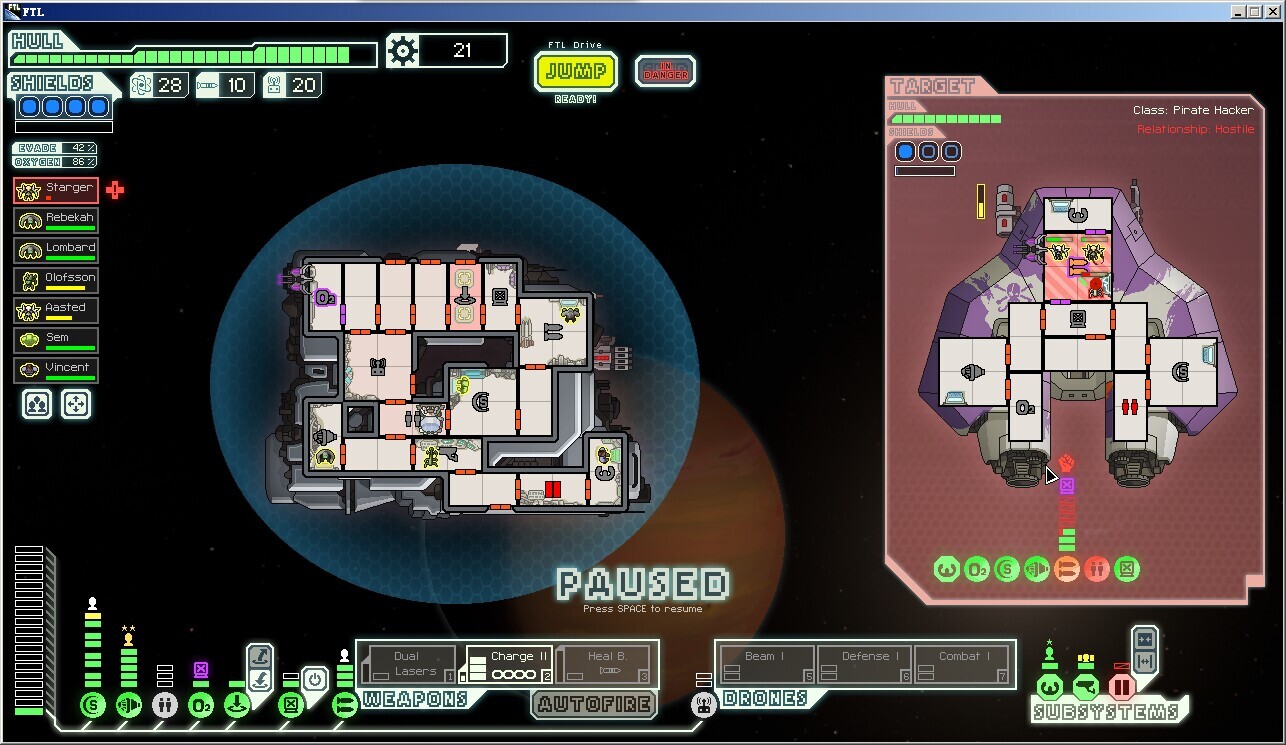1286x745 pixels.
Task: Select crew member Starger
Action: [x=56, y=190]
